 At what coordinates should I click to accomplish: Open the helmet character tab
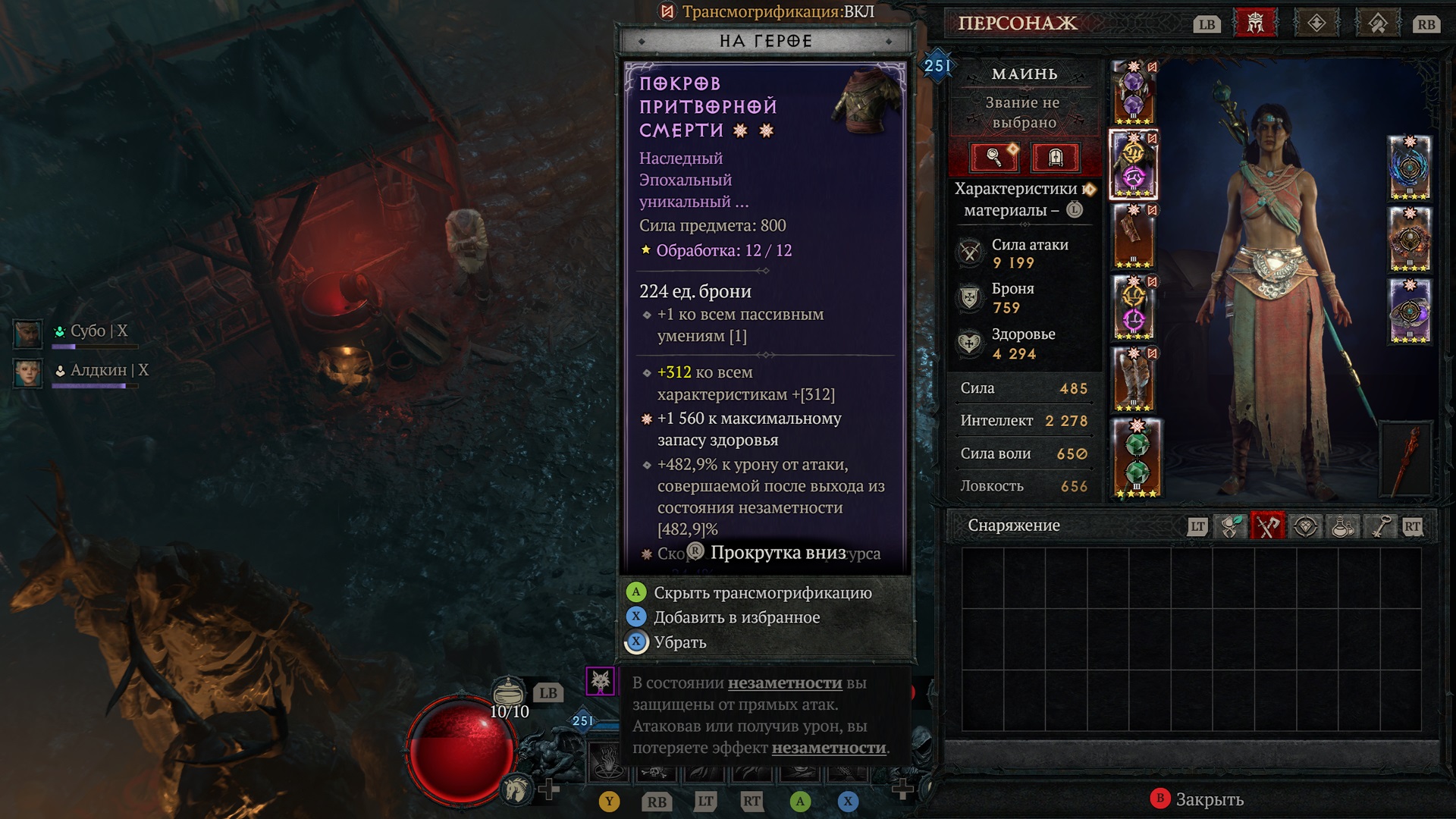coord(1256,24)
